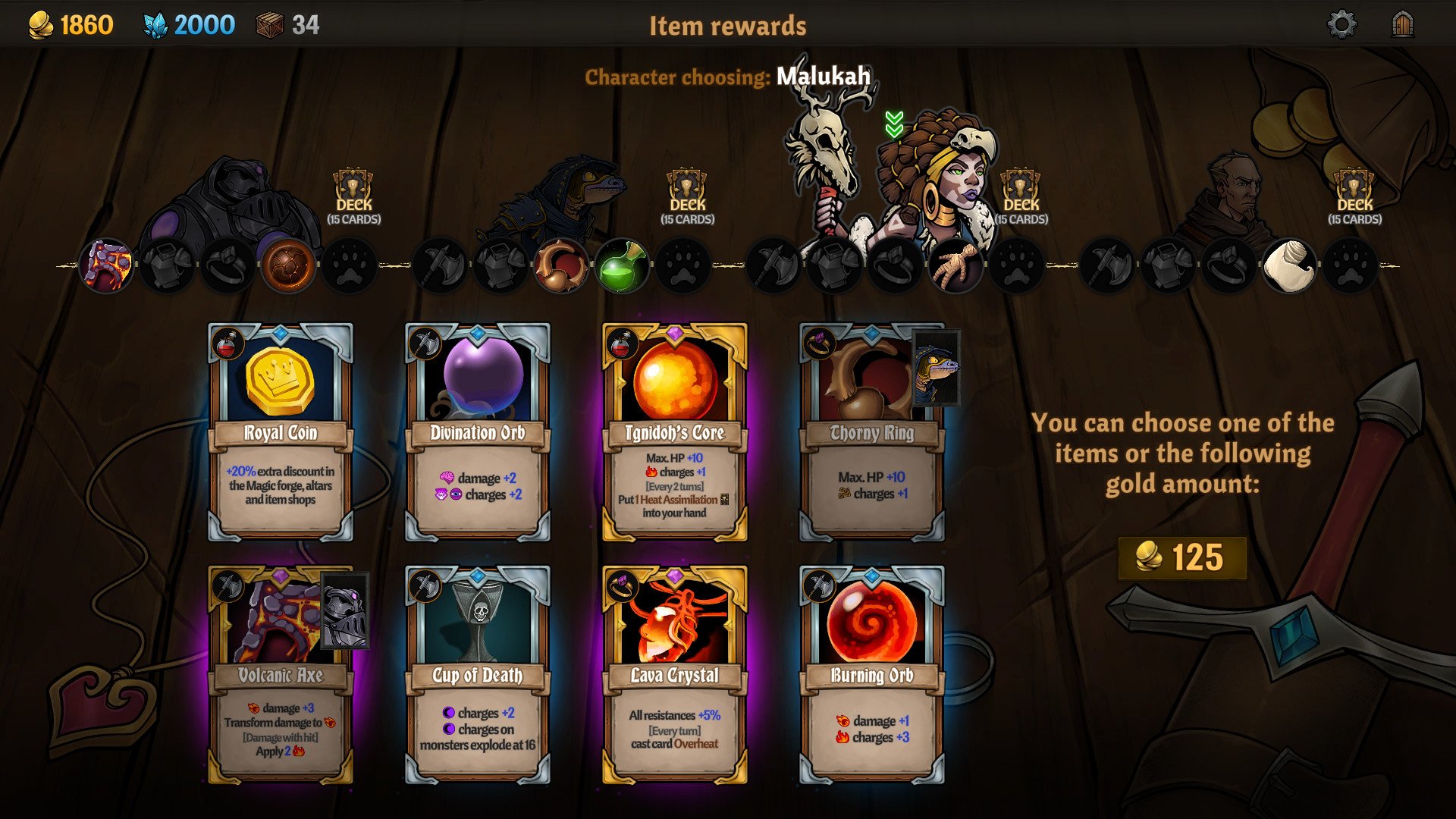
Task: Inspect the green potion equipment slot
Action: (622, 266)
